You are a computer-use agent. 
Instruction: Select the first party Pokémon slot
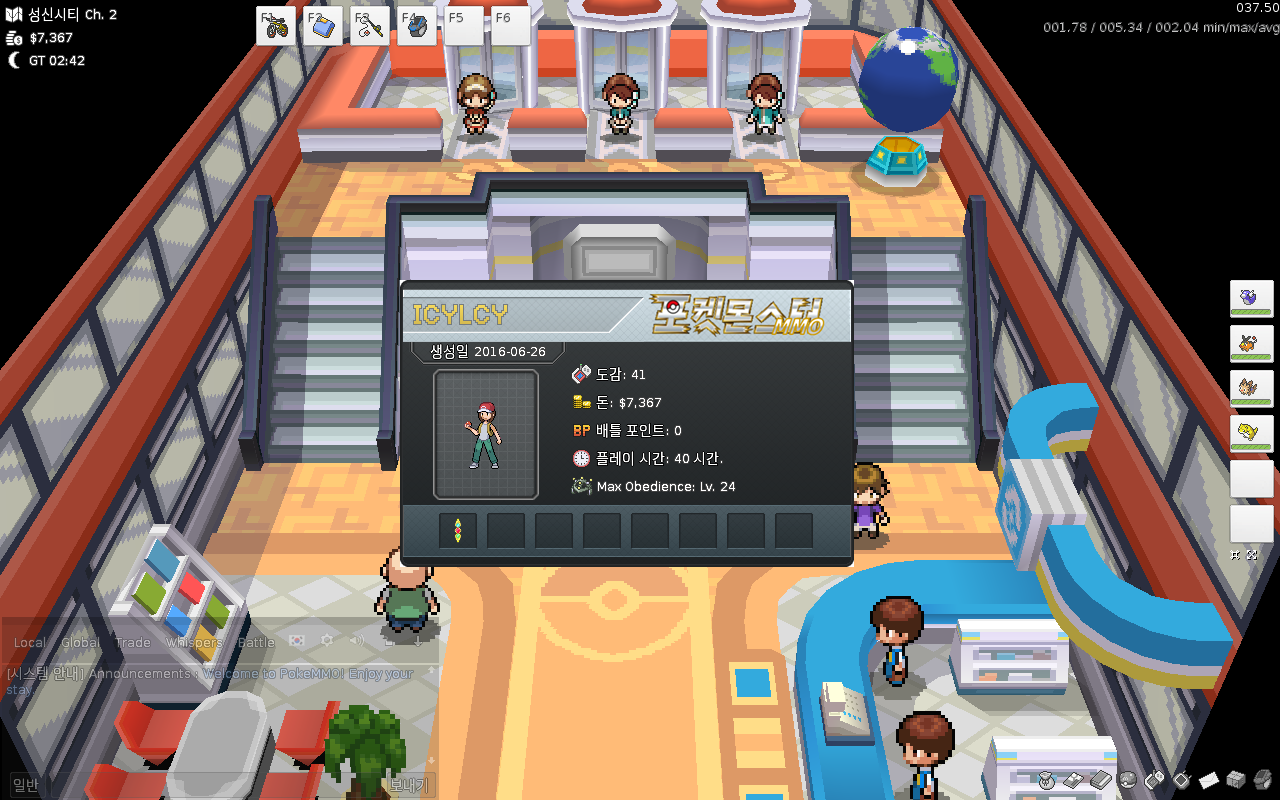point(1251,300)
